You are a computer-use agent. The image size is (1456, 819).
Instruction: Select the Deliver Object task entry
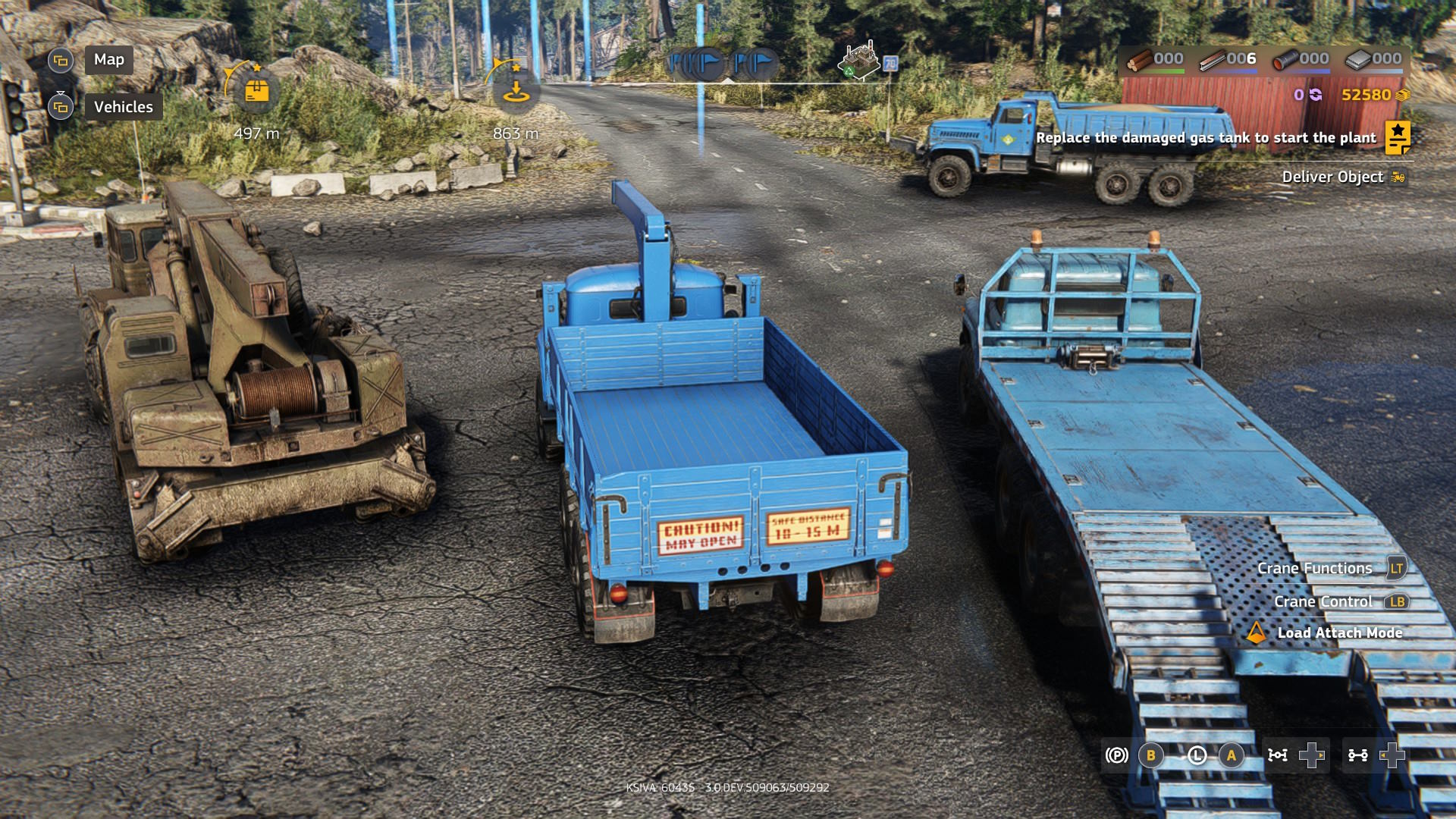tap(1332, 177)
